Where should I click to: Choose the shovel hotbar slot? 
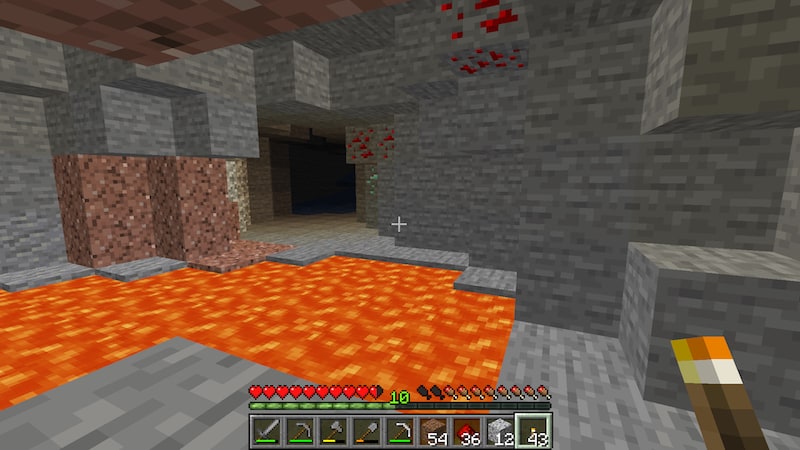(x=367, y=431)
